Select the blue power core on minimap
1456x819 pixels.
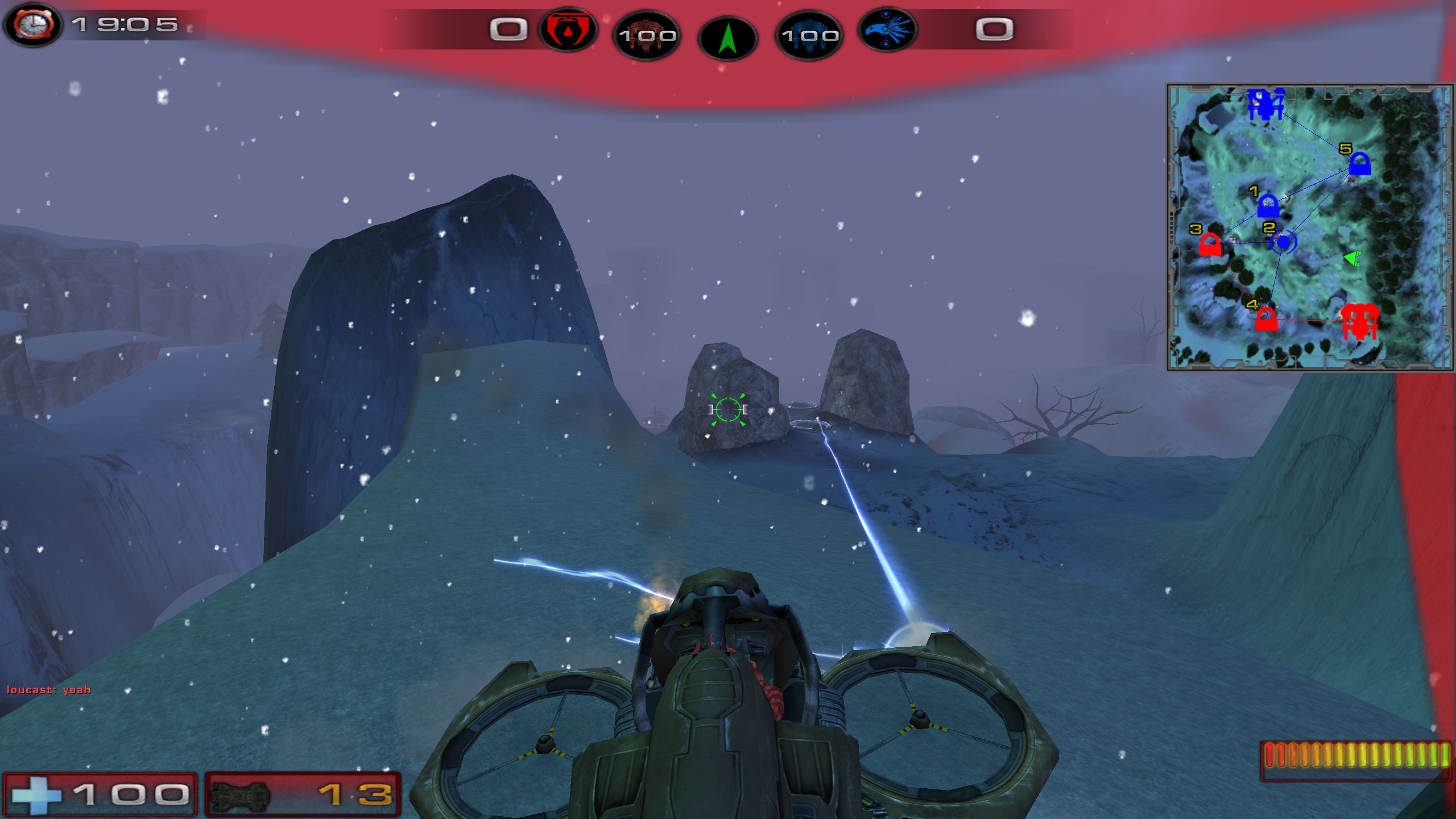tap(1265, 104)
